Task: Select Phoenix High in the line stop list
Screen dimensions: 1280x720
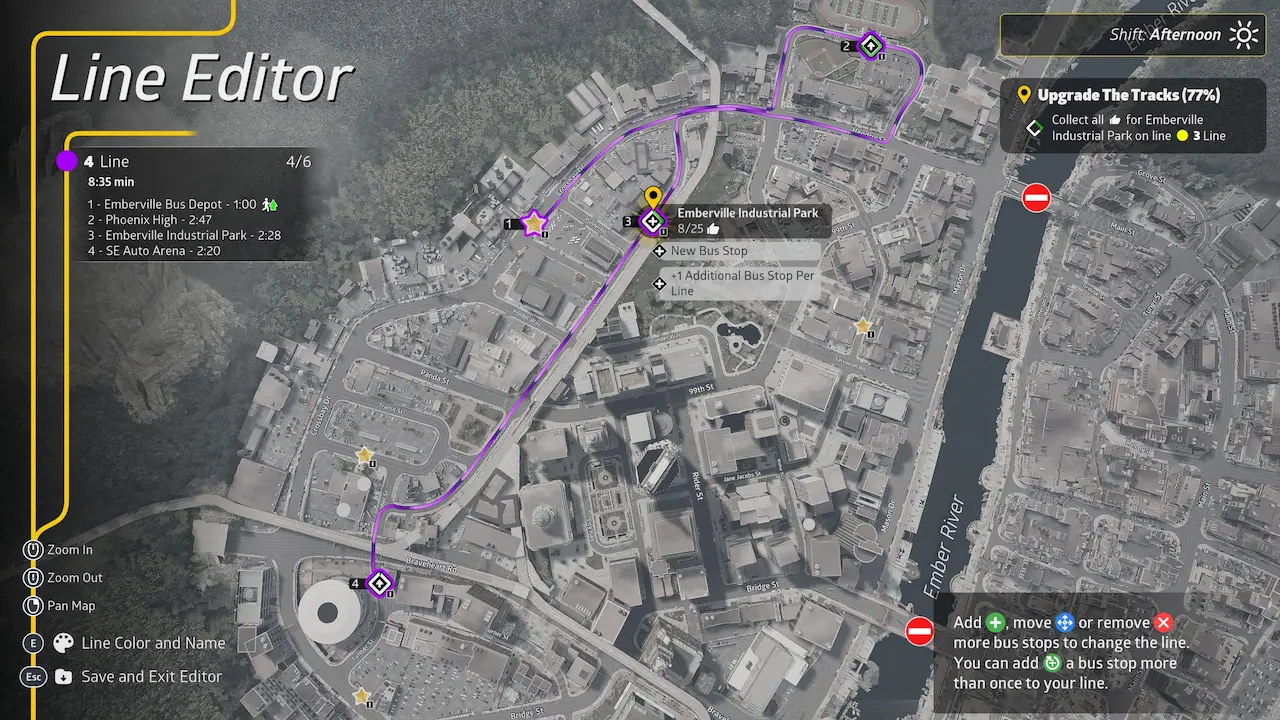Action: pos(149,220)
